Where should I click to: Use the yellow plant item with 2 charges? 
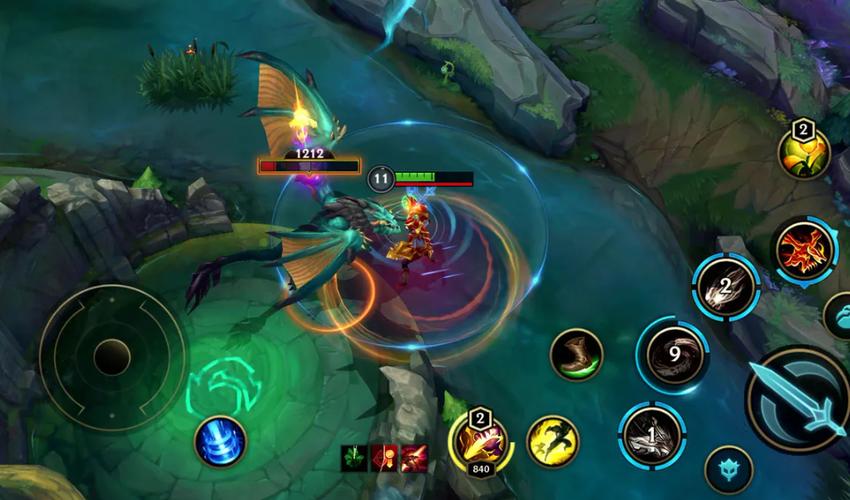804,154
